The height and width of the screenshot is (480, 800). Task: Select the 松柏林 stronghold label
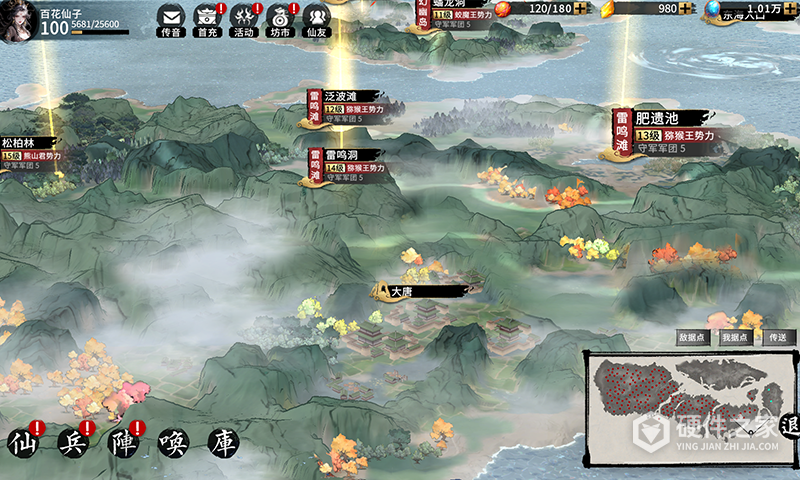tap(20, 143)
